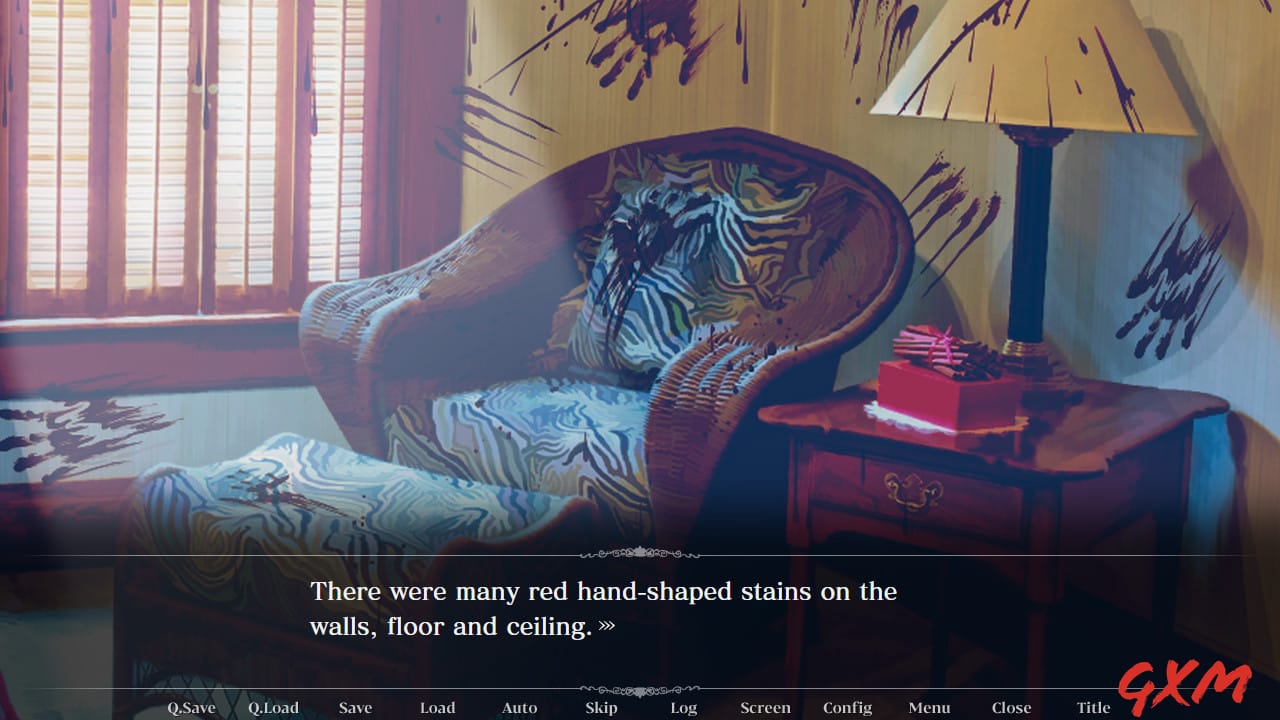
Task: Enable Auto-read mode
Action: click(x=520, y=707)
